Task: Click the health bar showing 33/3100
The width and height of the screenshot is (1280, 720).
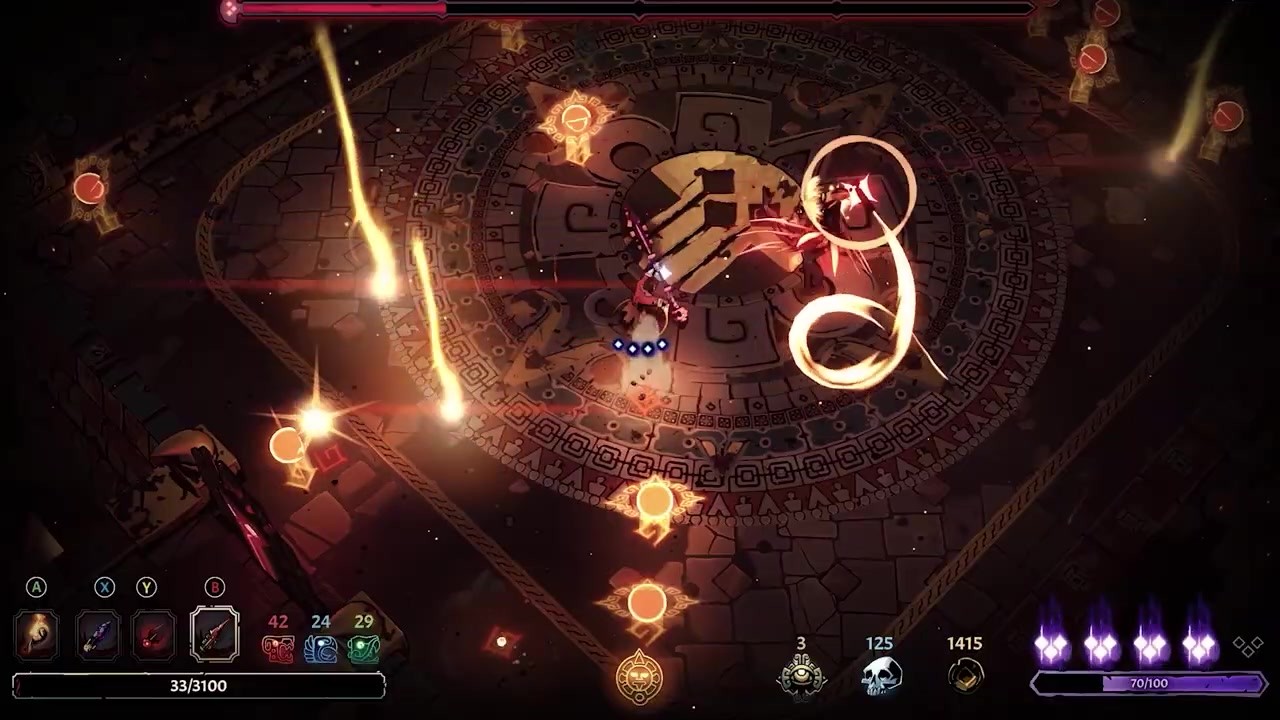Action: 197,686
